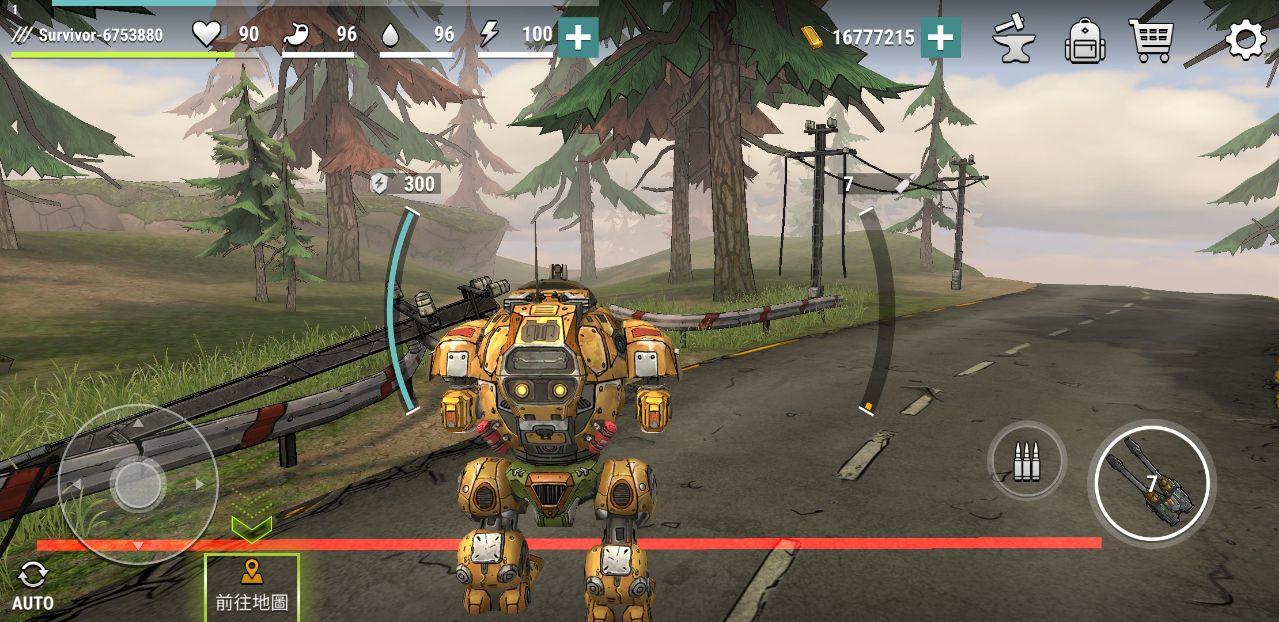Select the 前往地圖 map button
Viewport: 1279px width, 622px height.
(x=252, y=587)
